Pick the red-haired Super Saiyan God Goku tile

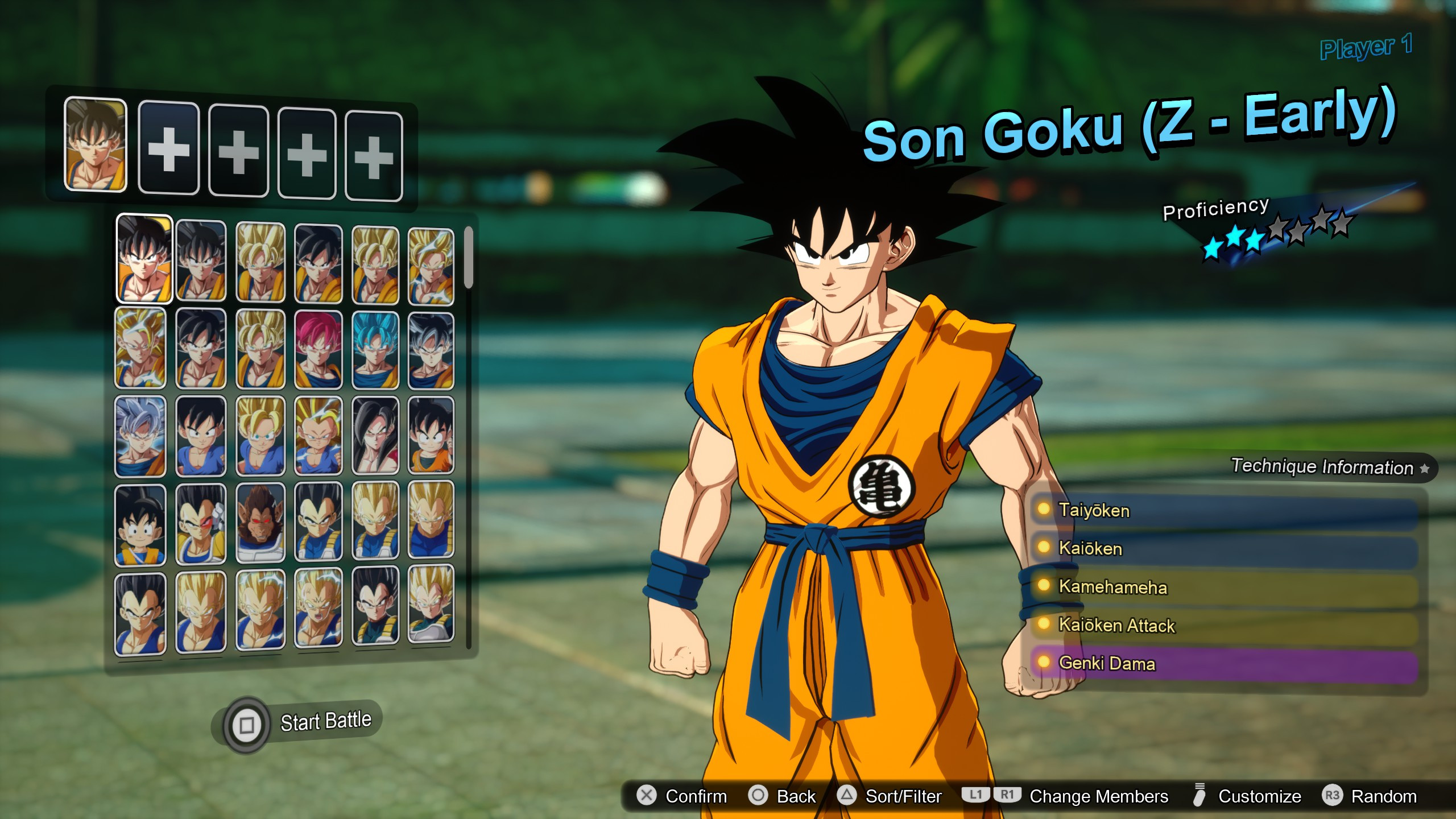[318, 350]
